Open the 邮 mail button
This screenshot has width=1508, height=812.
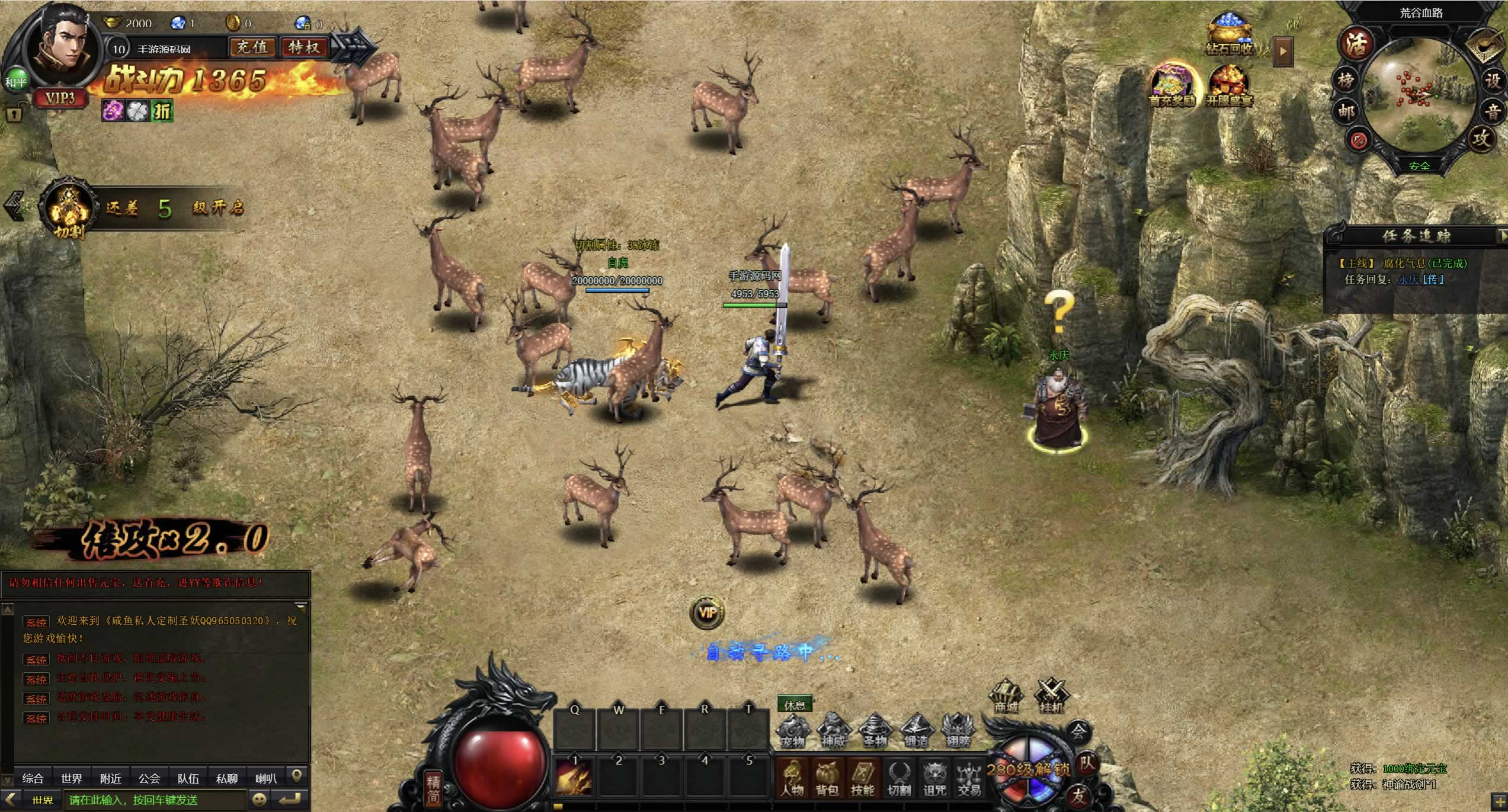pyautogui.click(x=1346, y=111)
